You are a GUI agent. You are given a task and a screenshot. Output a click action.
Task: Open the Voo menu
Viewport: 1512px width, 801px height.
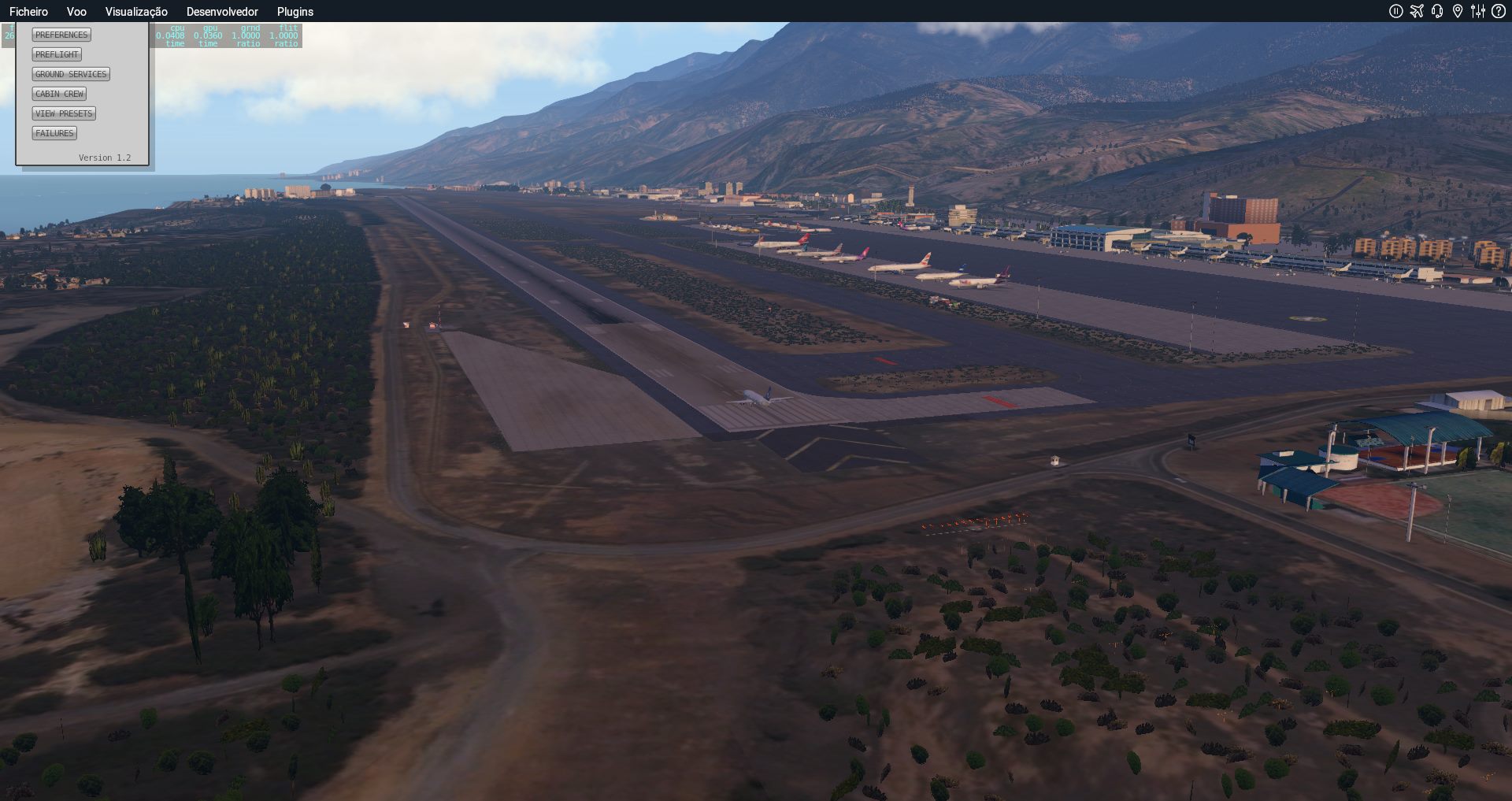coord(76,12)
